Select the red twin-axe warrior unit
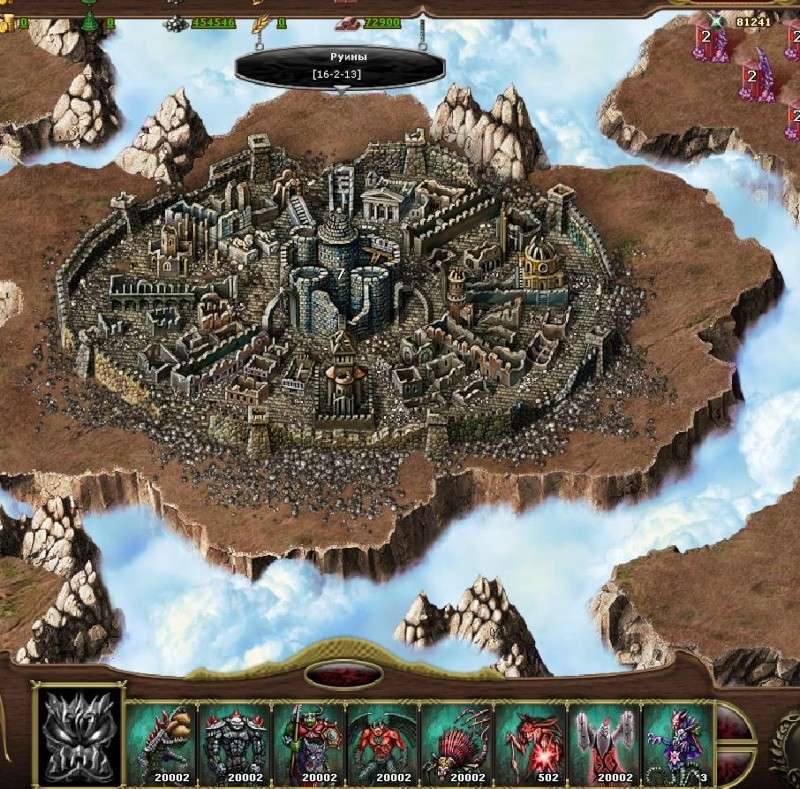This screenshot has width=800, height=789. point(605,743)
